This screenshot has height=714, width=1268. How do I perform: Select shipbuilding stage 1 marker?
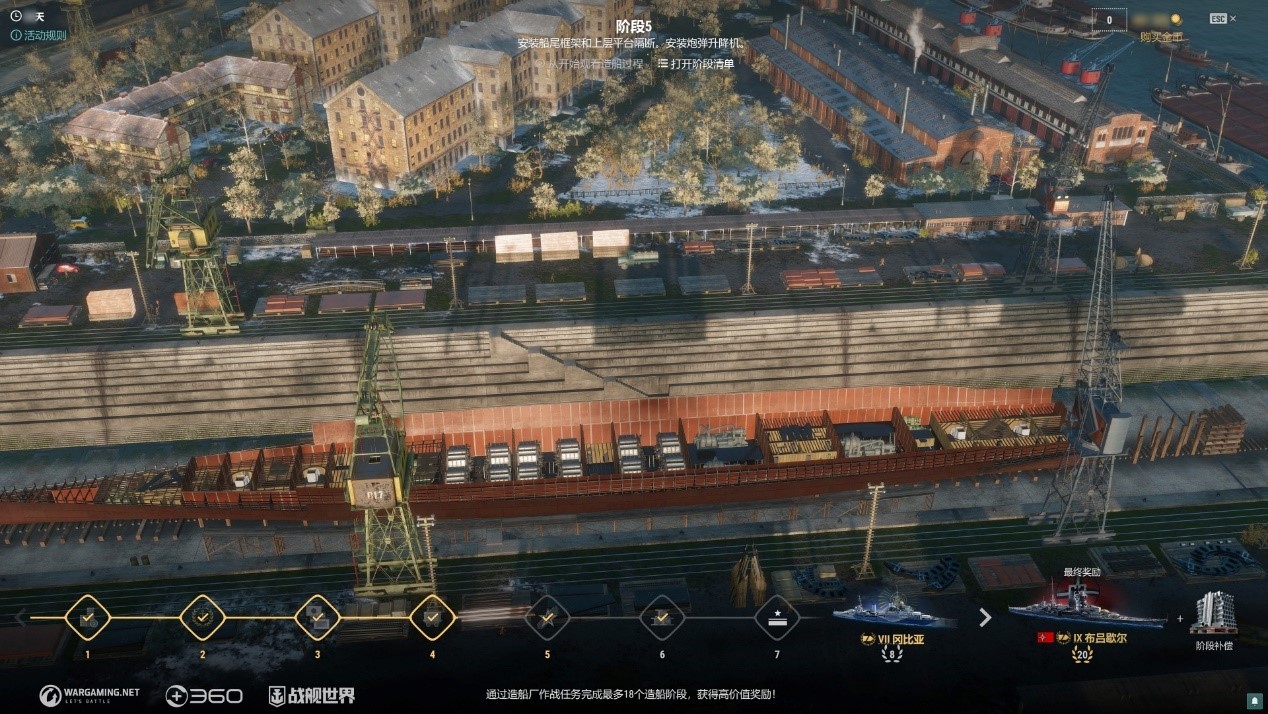(x=87, y=618)
